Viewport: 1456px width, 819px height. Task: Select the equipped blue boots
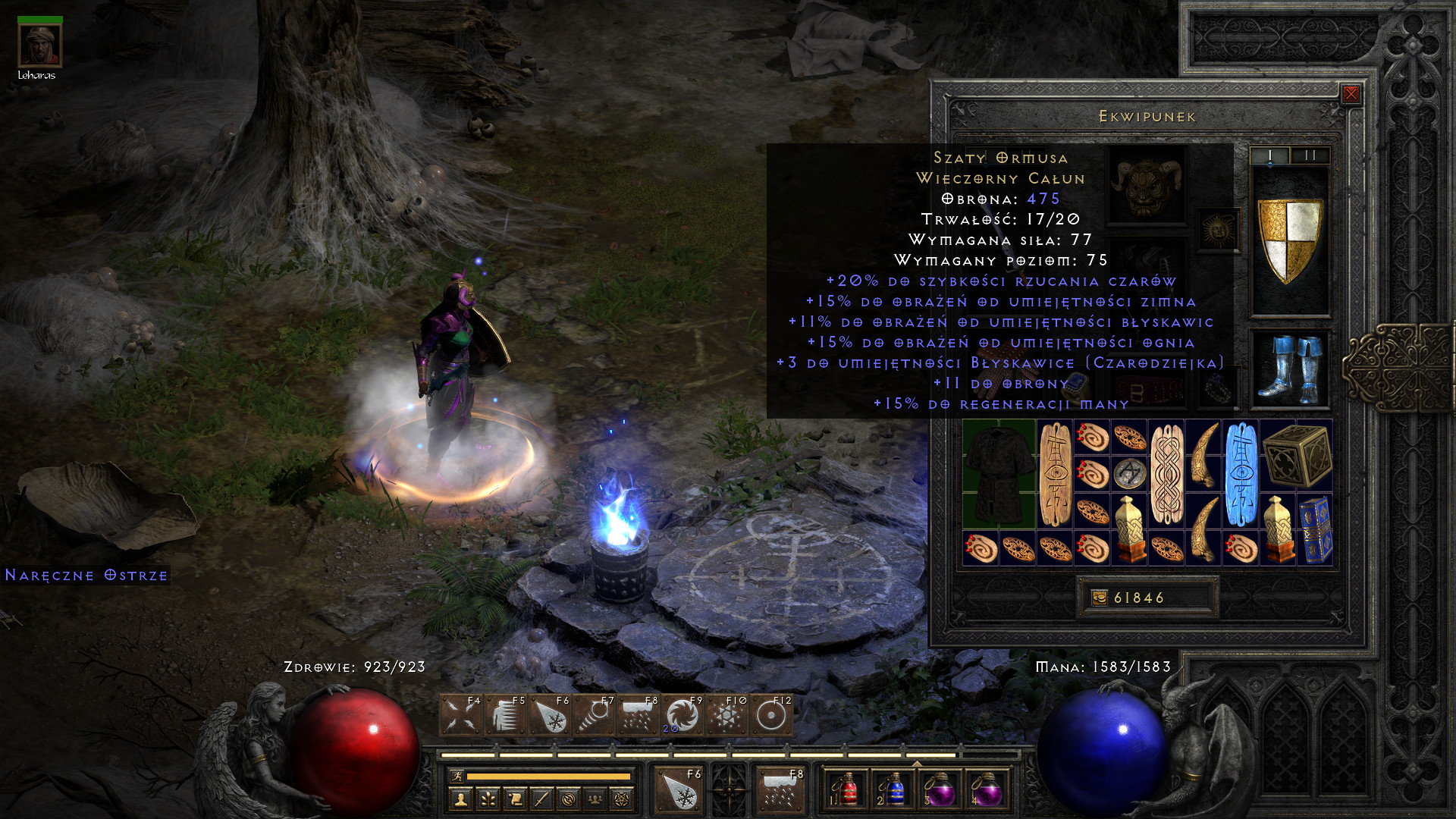[1289, 369]
